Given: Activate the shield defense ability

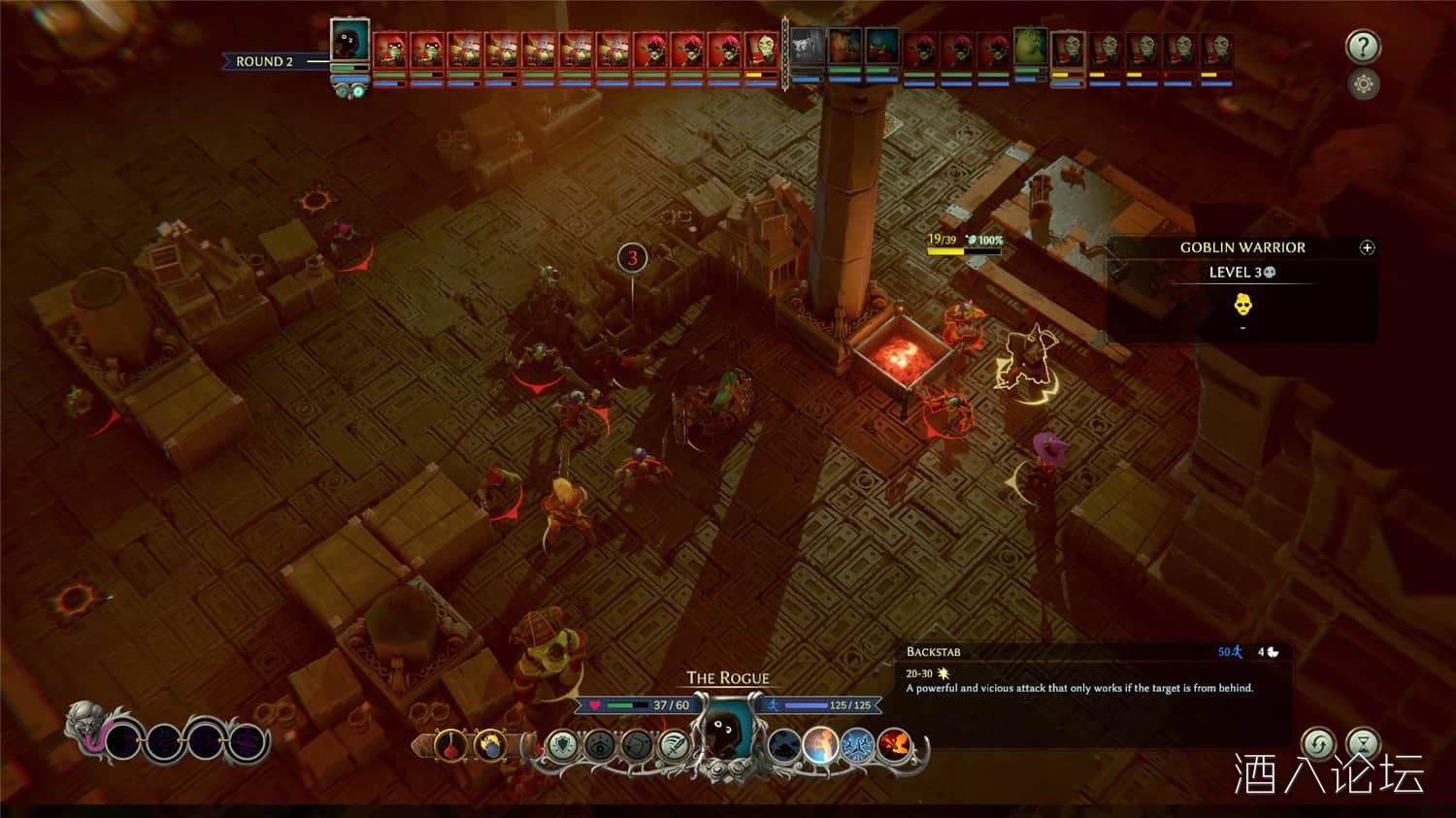Looking at the screenshot, I should [x=563, y=746].
